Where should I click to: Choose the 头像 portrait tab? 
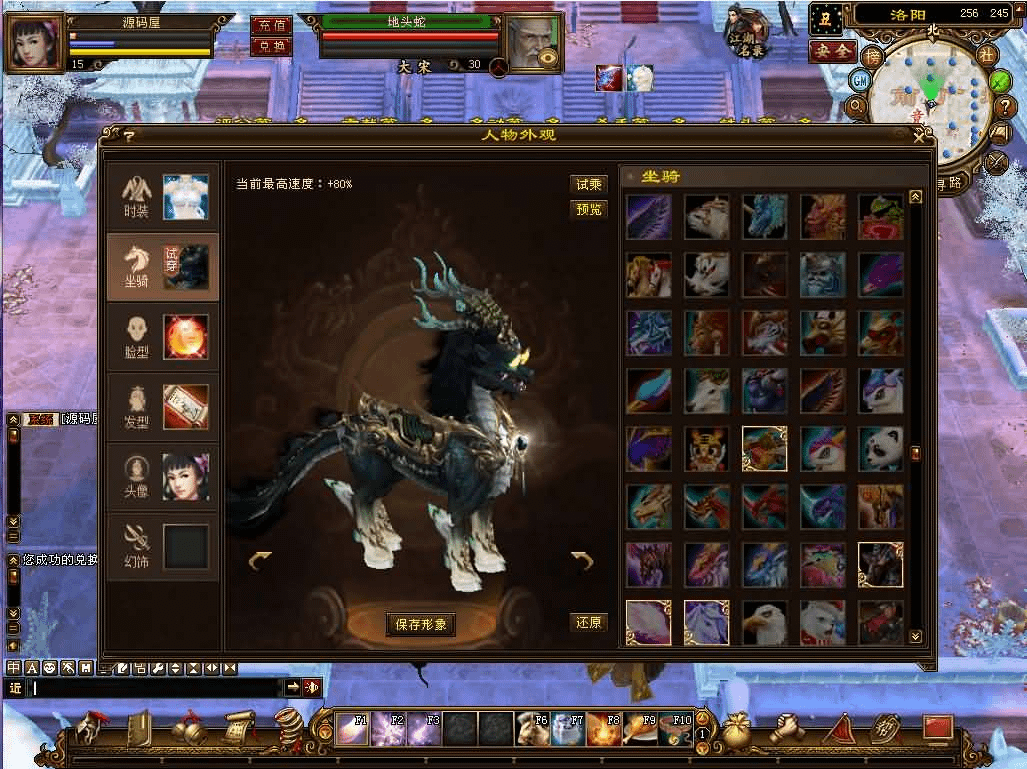point(162,477)
